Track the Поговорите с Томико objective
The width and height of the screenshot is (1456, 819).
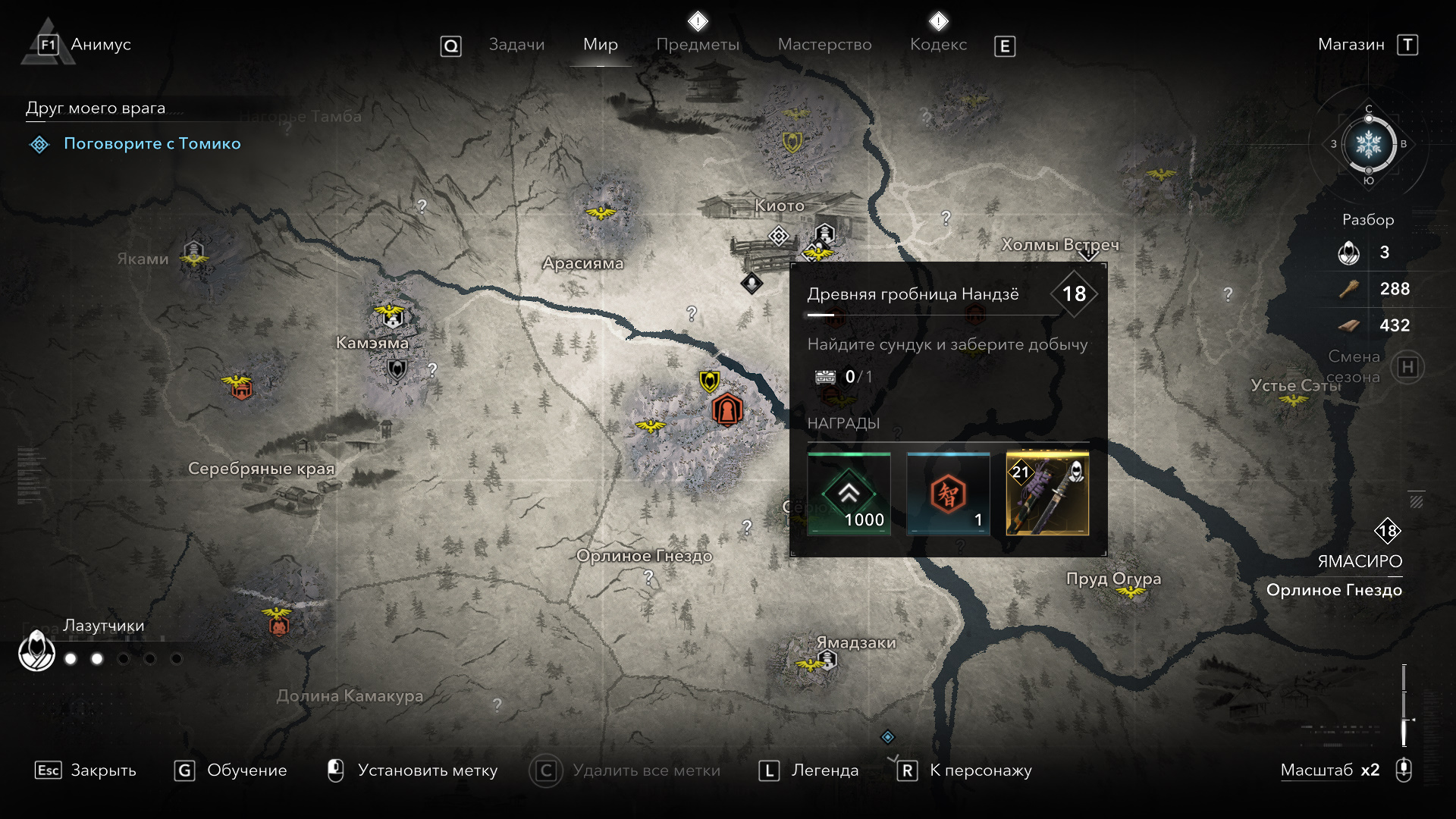[152, 143]
